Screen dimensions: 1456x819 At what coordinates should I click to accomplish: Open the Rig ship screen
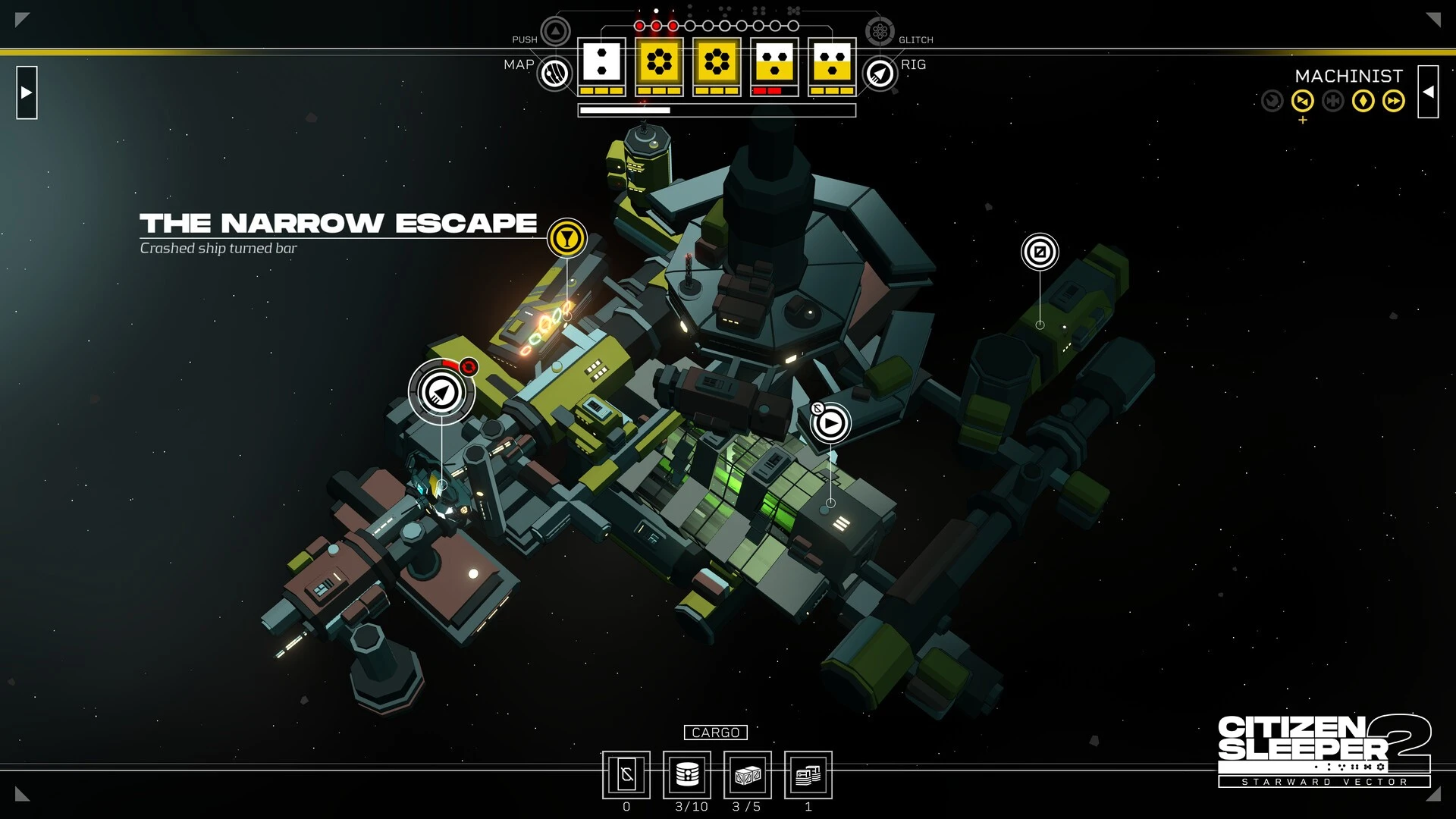(x=880, y=74)
